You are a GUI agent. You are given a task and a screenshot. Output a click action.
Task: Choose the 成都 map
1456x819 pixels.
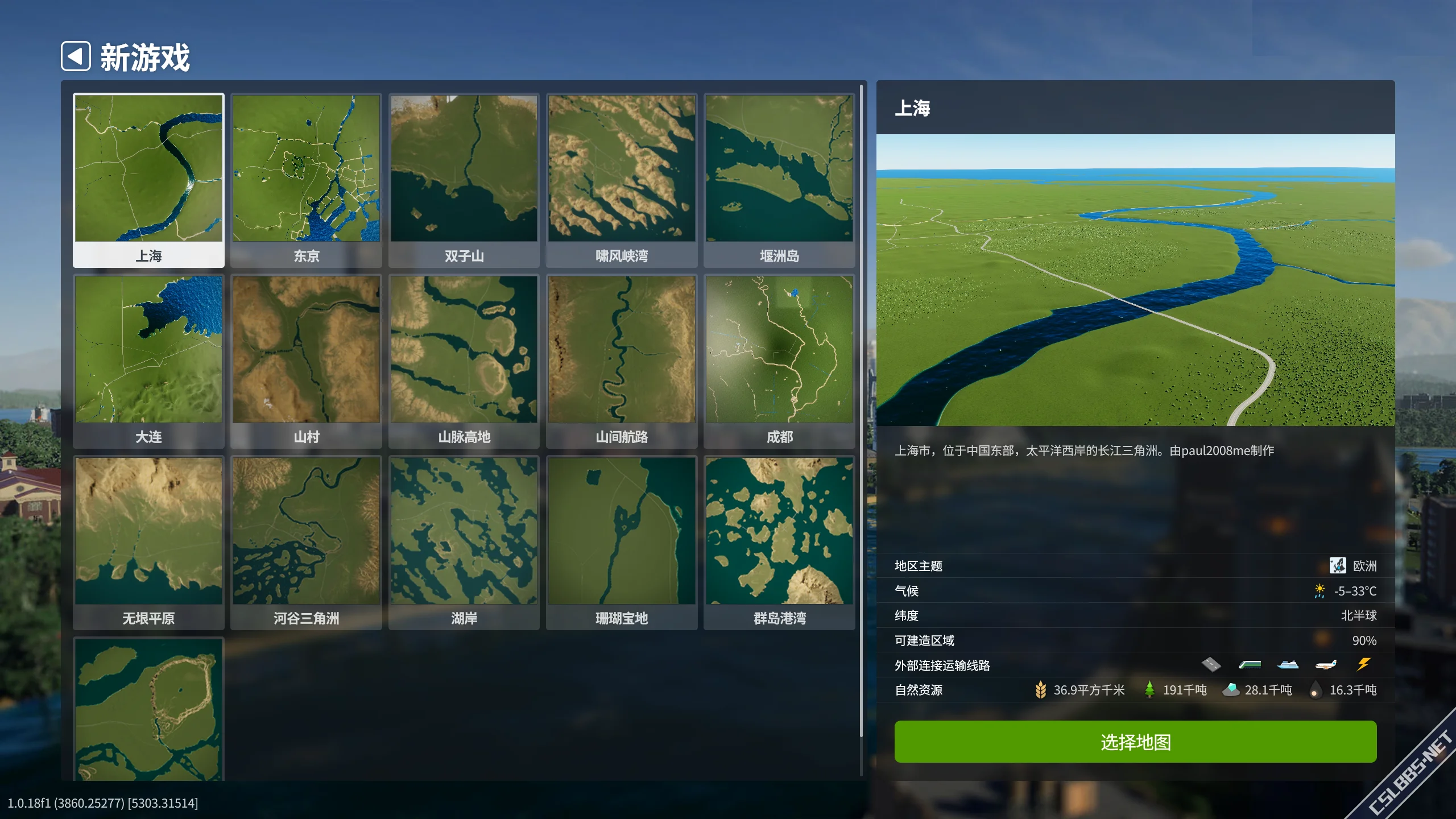click(779, 361)
